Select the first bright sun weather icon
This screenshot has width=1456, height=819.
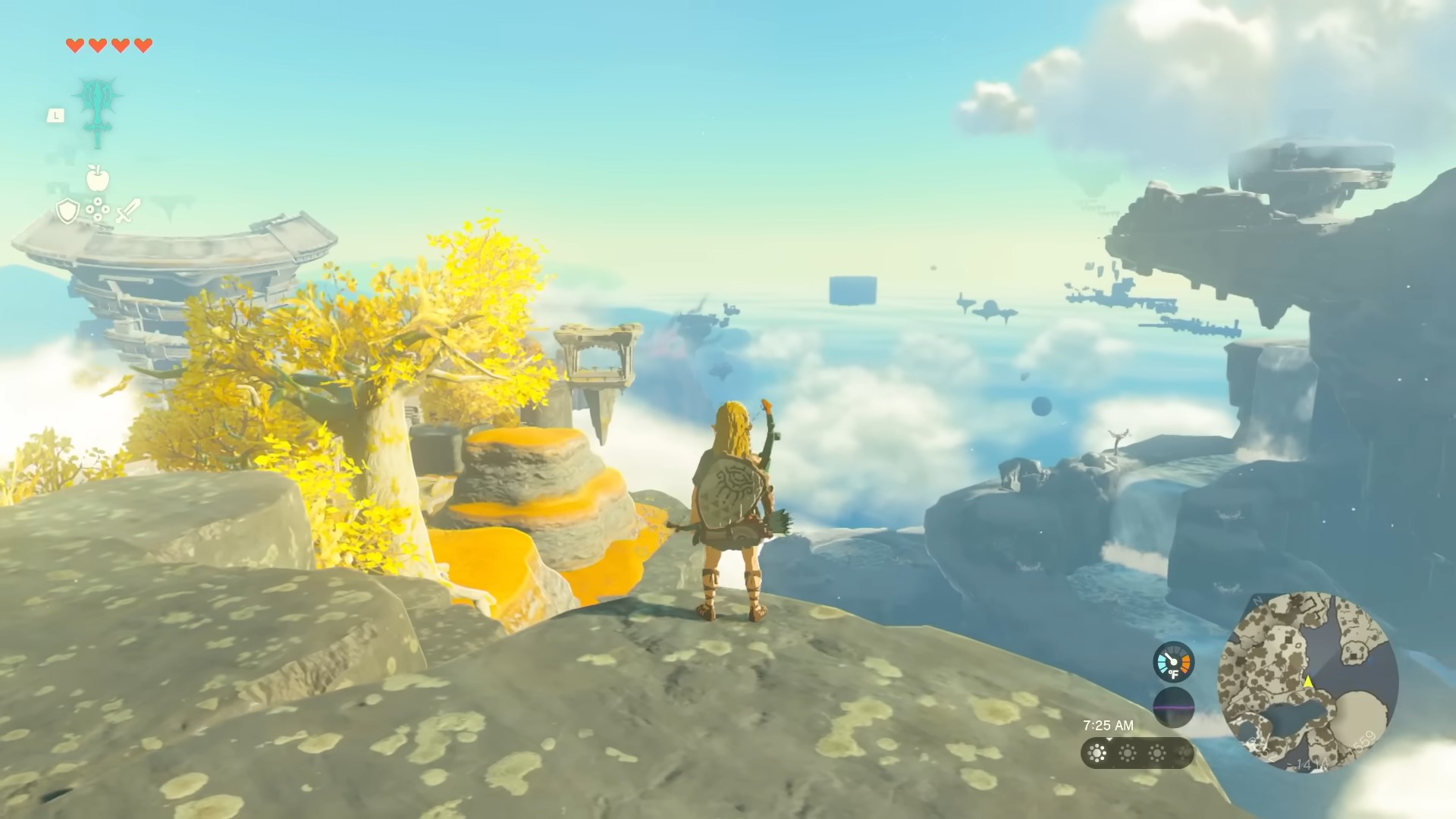coord(1097,752)
